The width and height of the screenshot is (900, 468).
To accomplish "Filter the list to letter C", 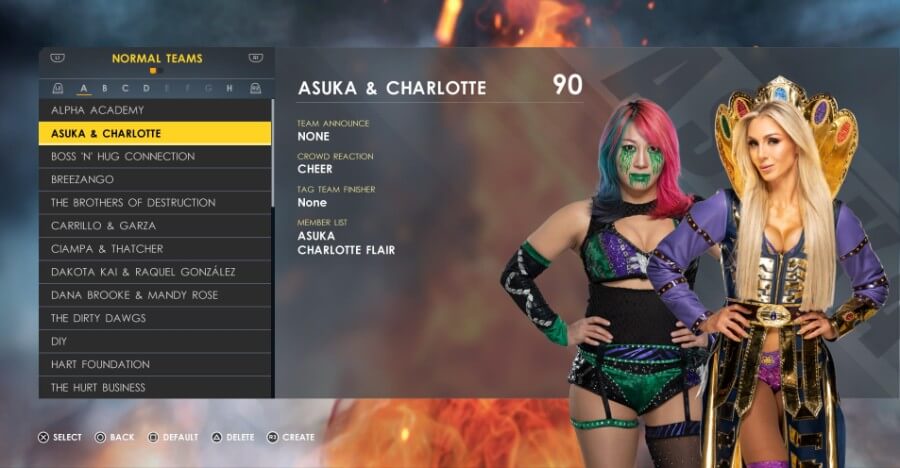I will (x=126, y=88).
